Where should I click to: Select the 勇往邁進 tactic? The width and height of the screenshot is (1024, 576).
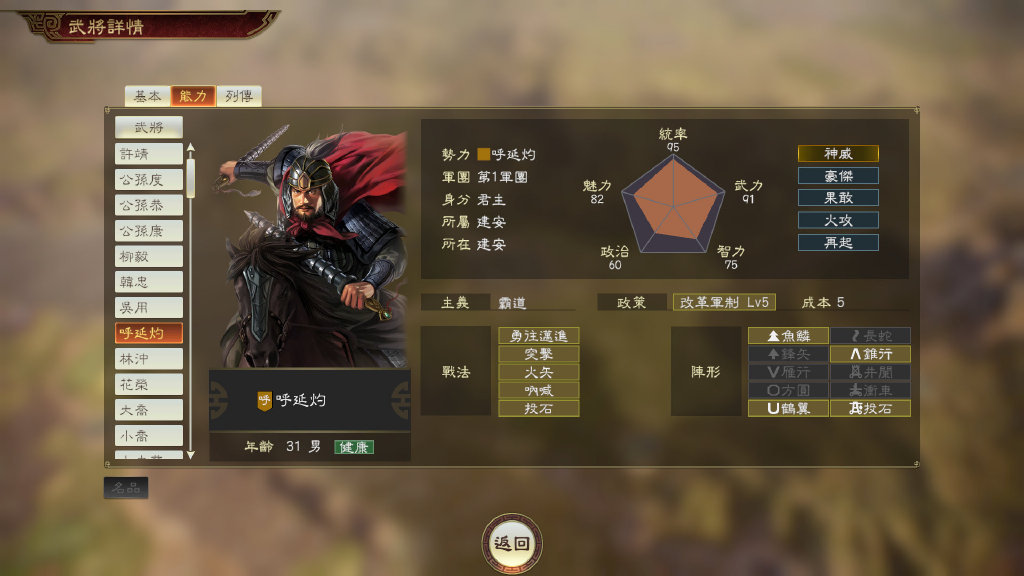(539, 336)
